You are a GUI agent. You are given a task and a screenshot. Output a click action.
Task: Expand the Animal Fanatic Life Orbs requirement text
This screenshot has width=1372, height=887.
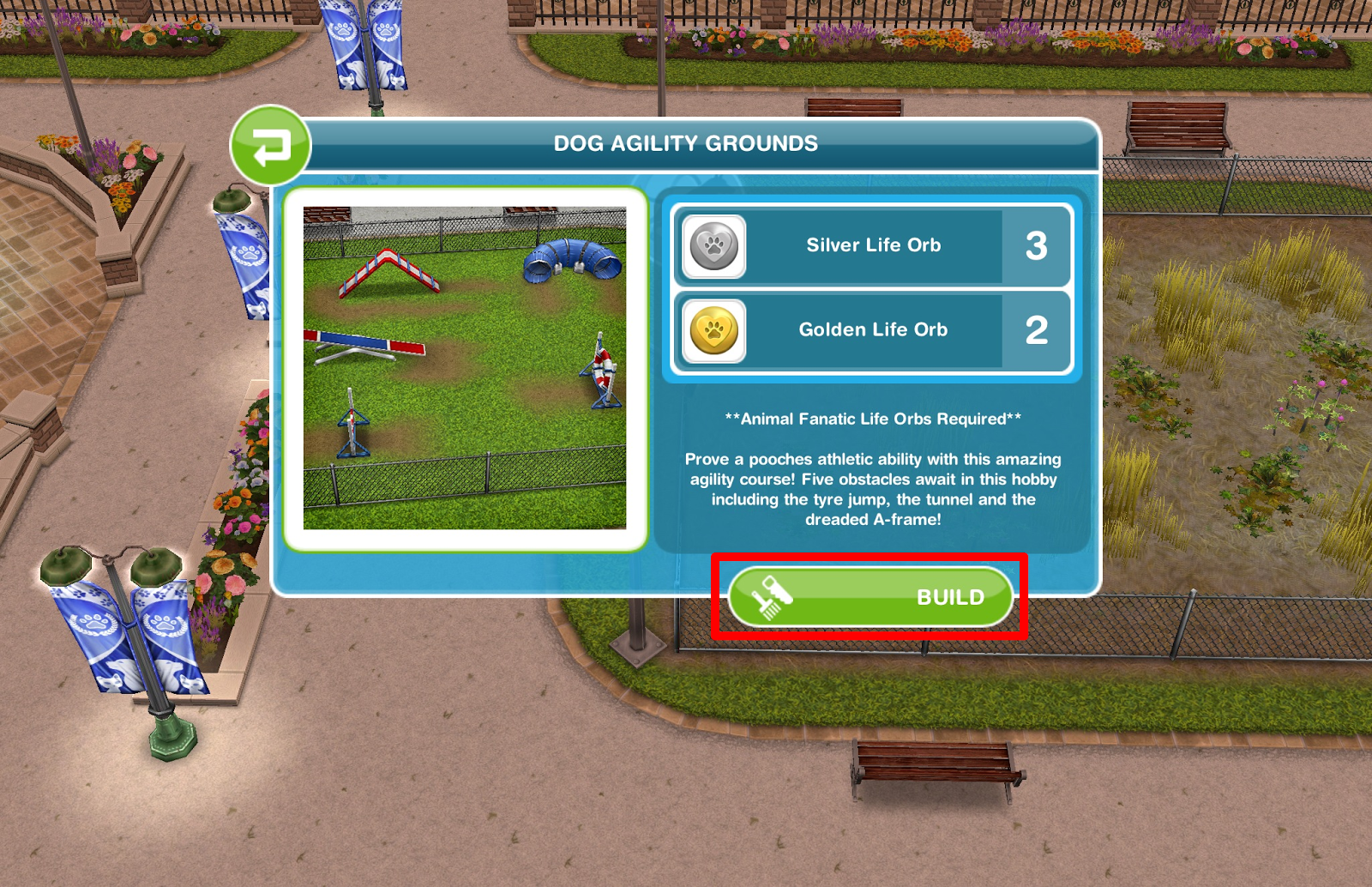(x=872, y=419)
